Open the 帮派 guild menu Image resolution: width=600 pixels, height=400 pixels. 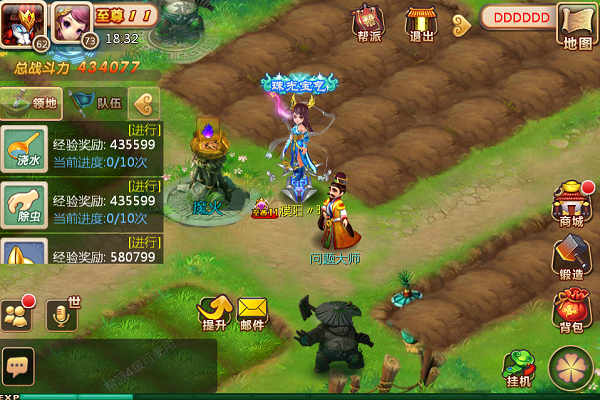tap(368, 24)
